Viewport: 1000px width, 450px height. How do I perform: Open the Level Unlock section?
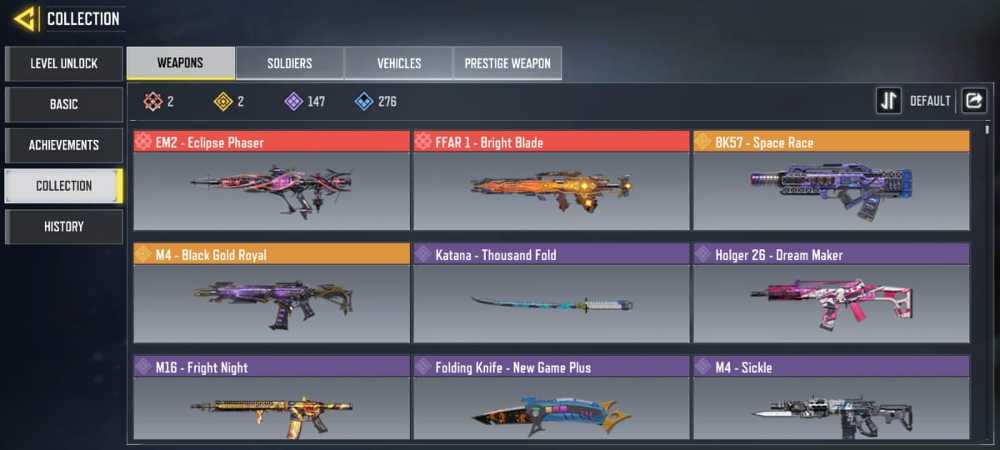coord(64,63)
